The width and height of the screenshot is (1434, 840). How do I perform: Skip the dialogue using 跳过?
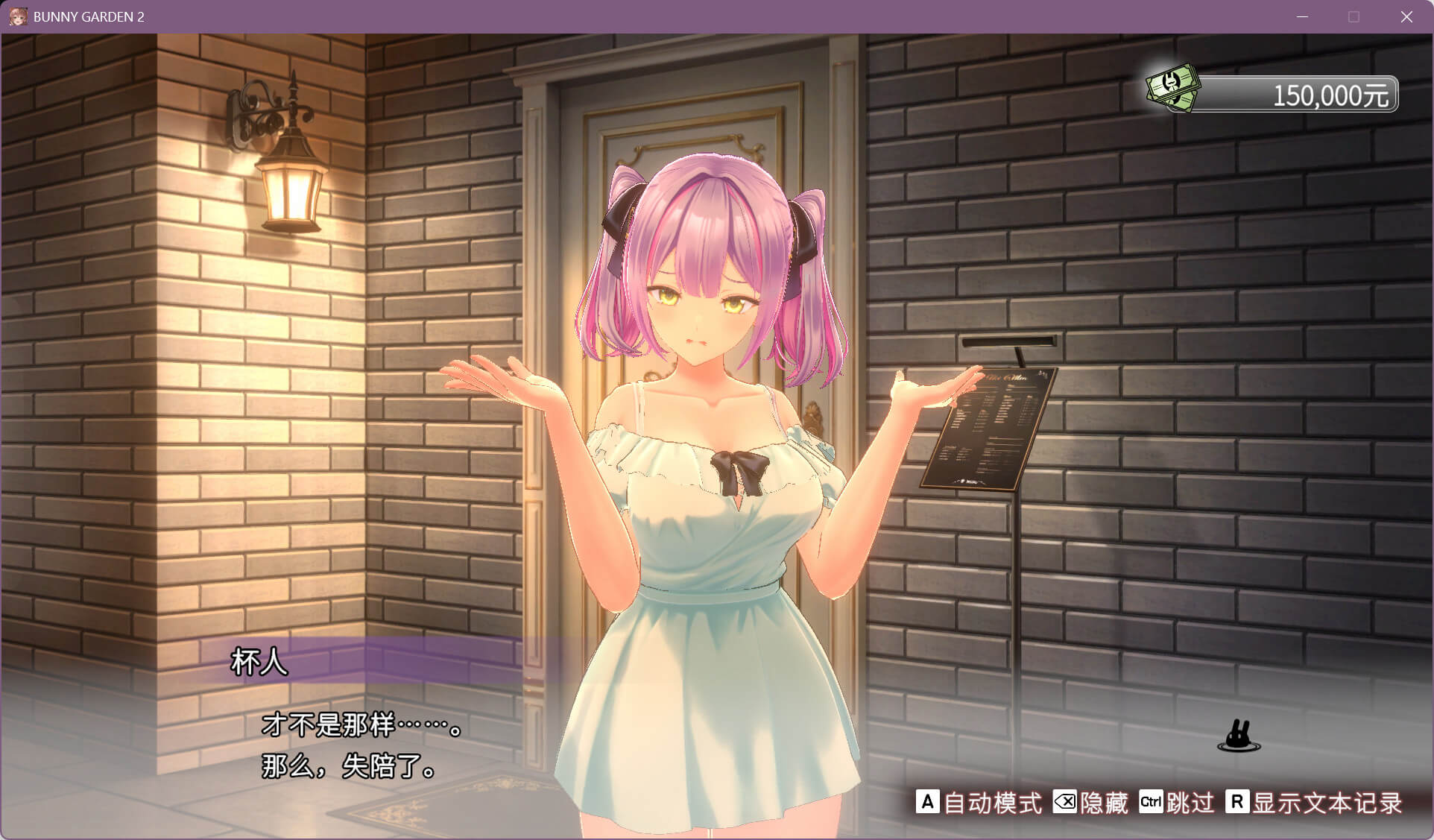coord(1177,803)
